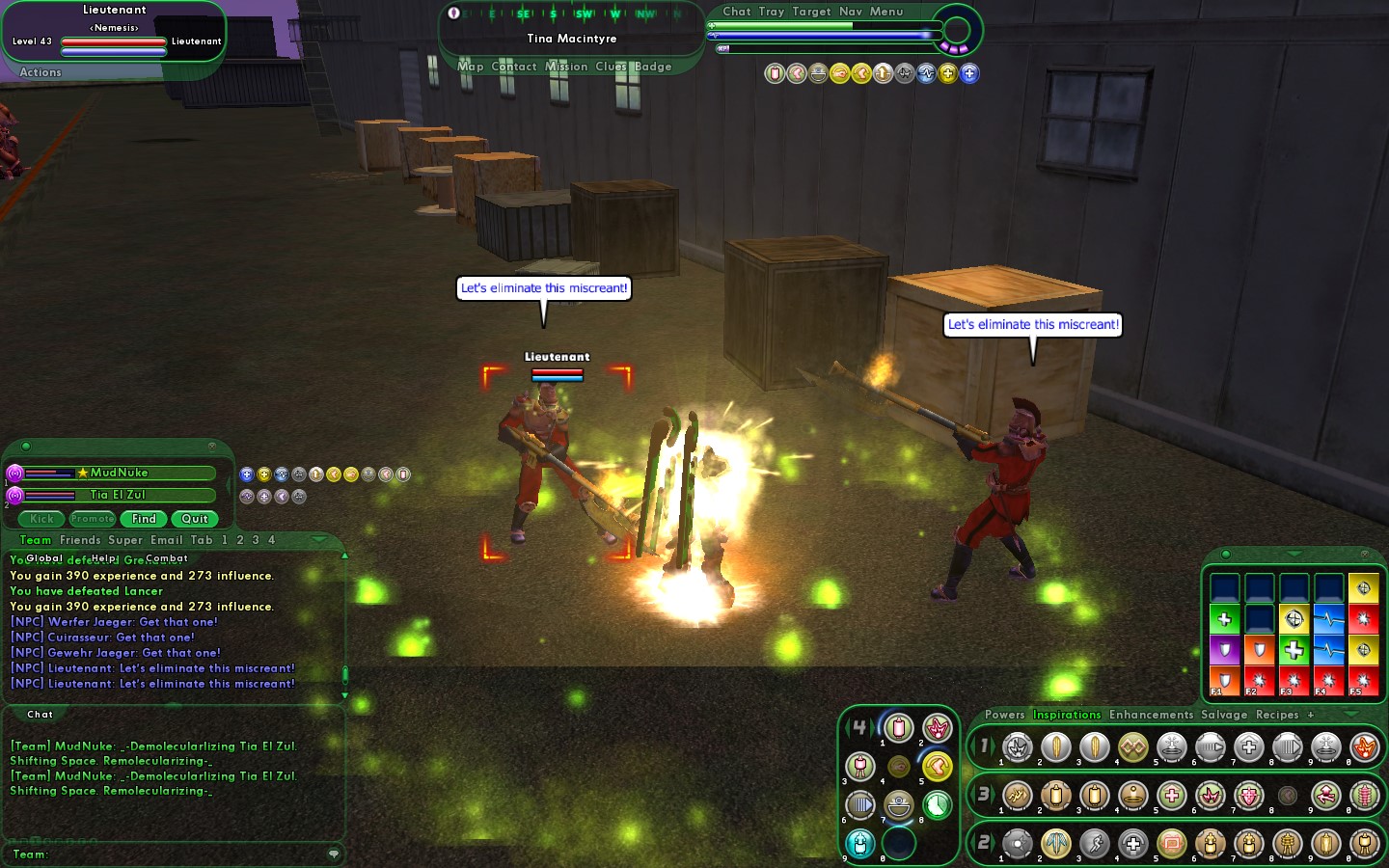Open the Badge window
Screen dimensions: 1389x868
(653, 67)
